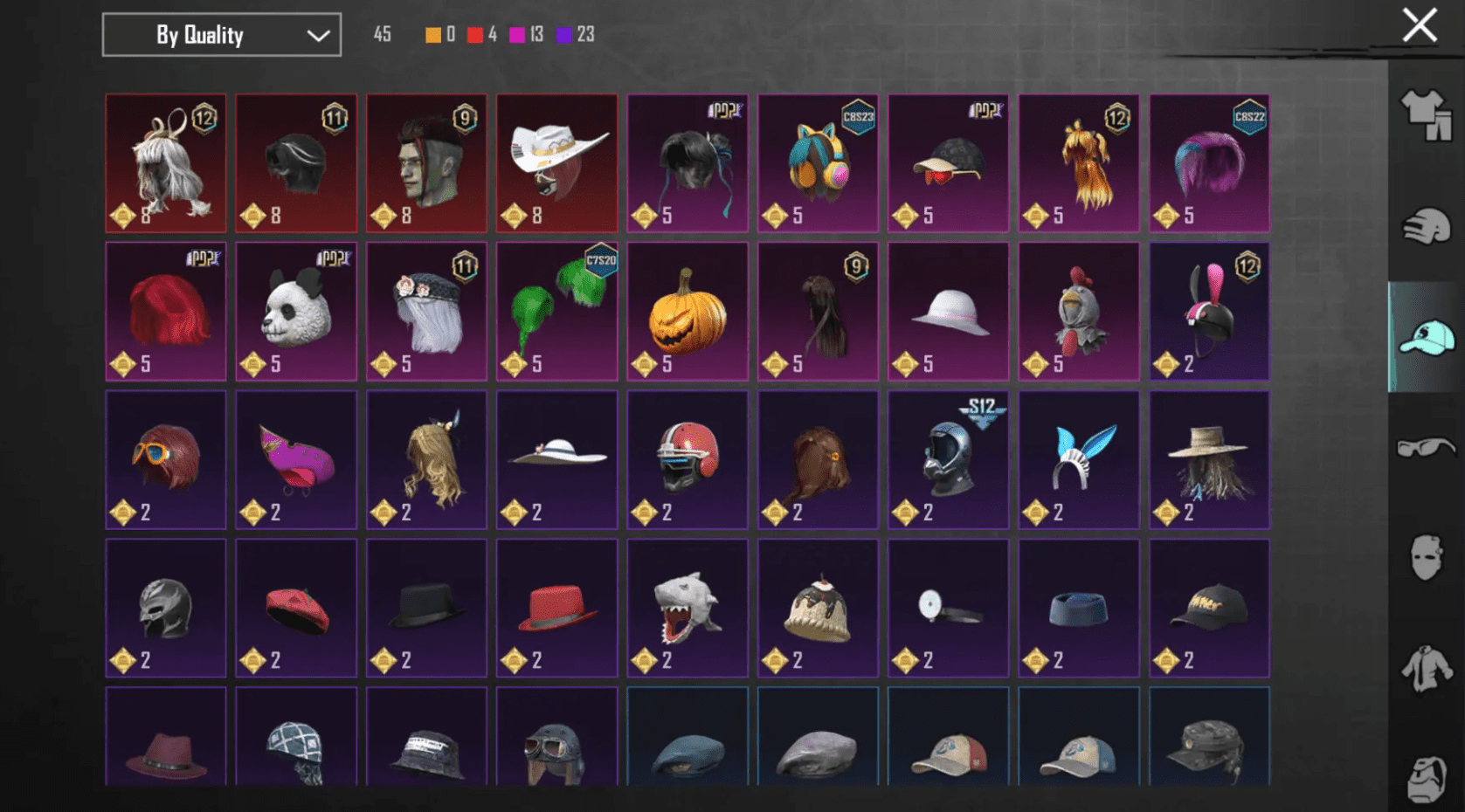
Task: Select the shark head hat item
Action: click(687, 609)
